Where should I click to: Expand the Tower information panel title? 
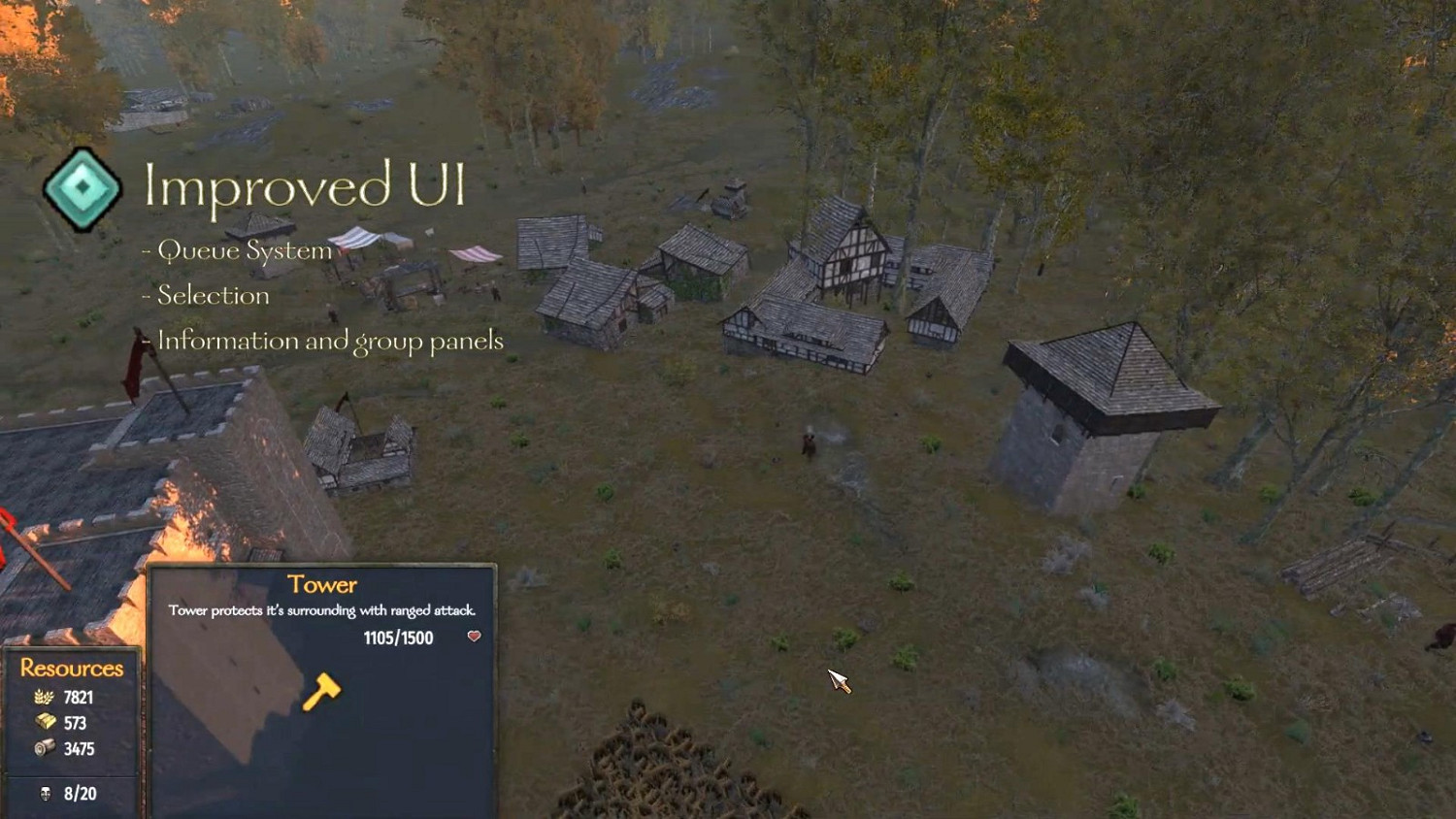(321, 583)
